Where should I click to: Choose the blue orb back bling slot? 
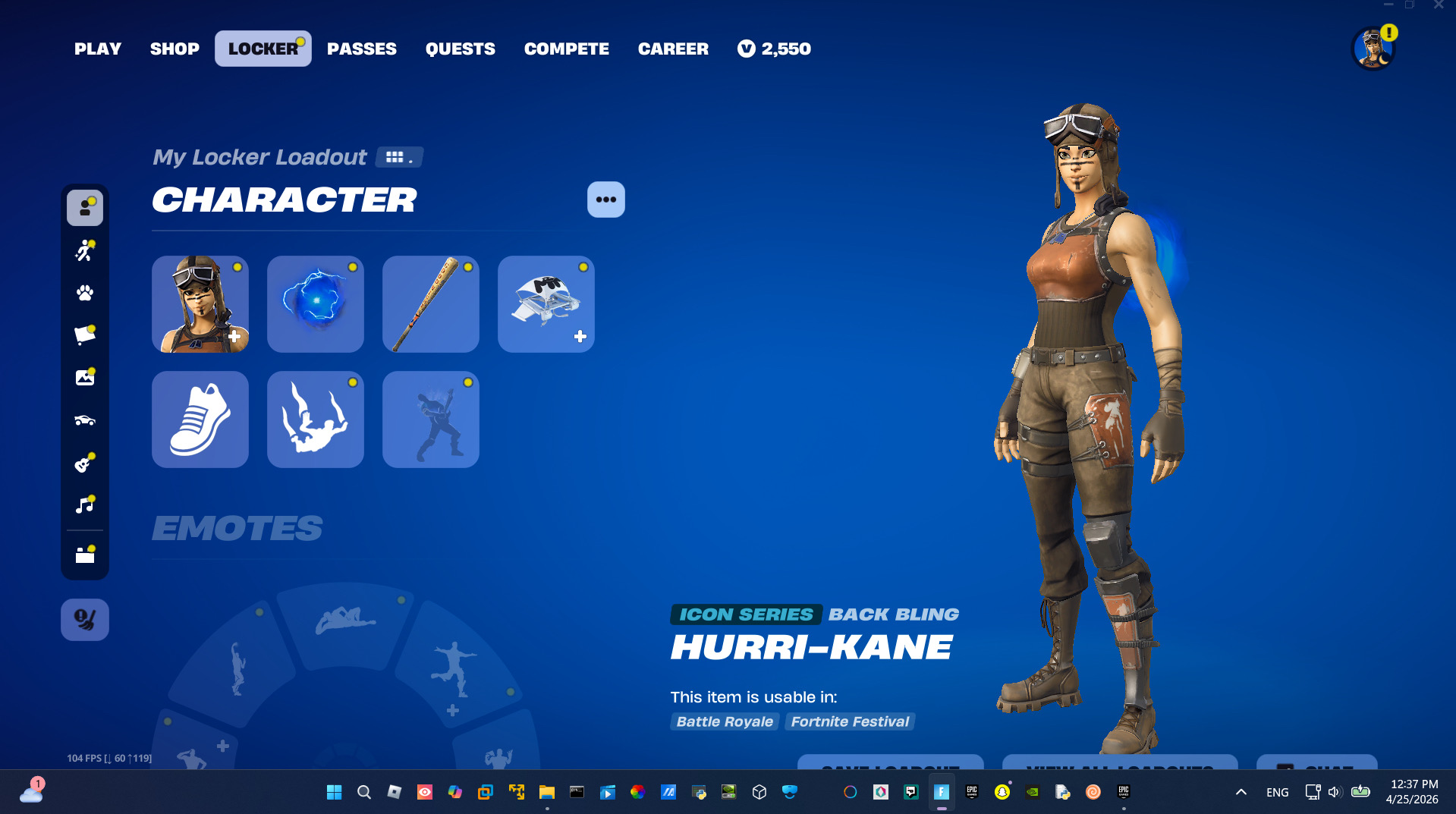coord(316,304)
